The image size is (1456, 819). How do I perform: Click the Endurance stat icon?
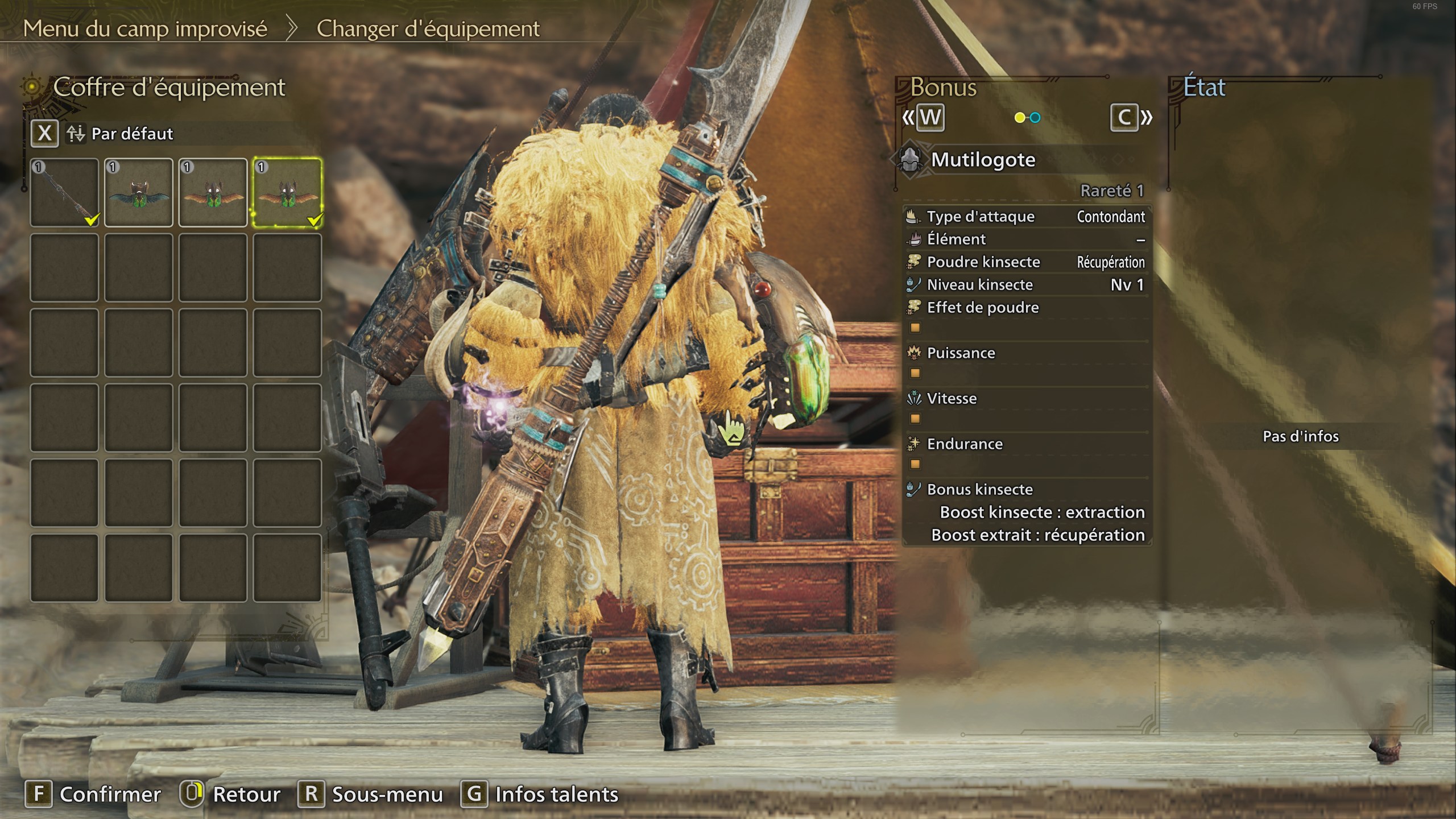(x=915, y=444)
